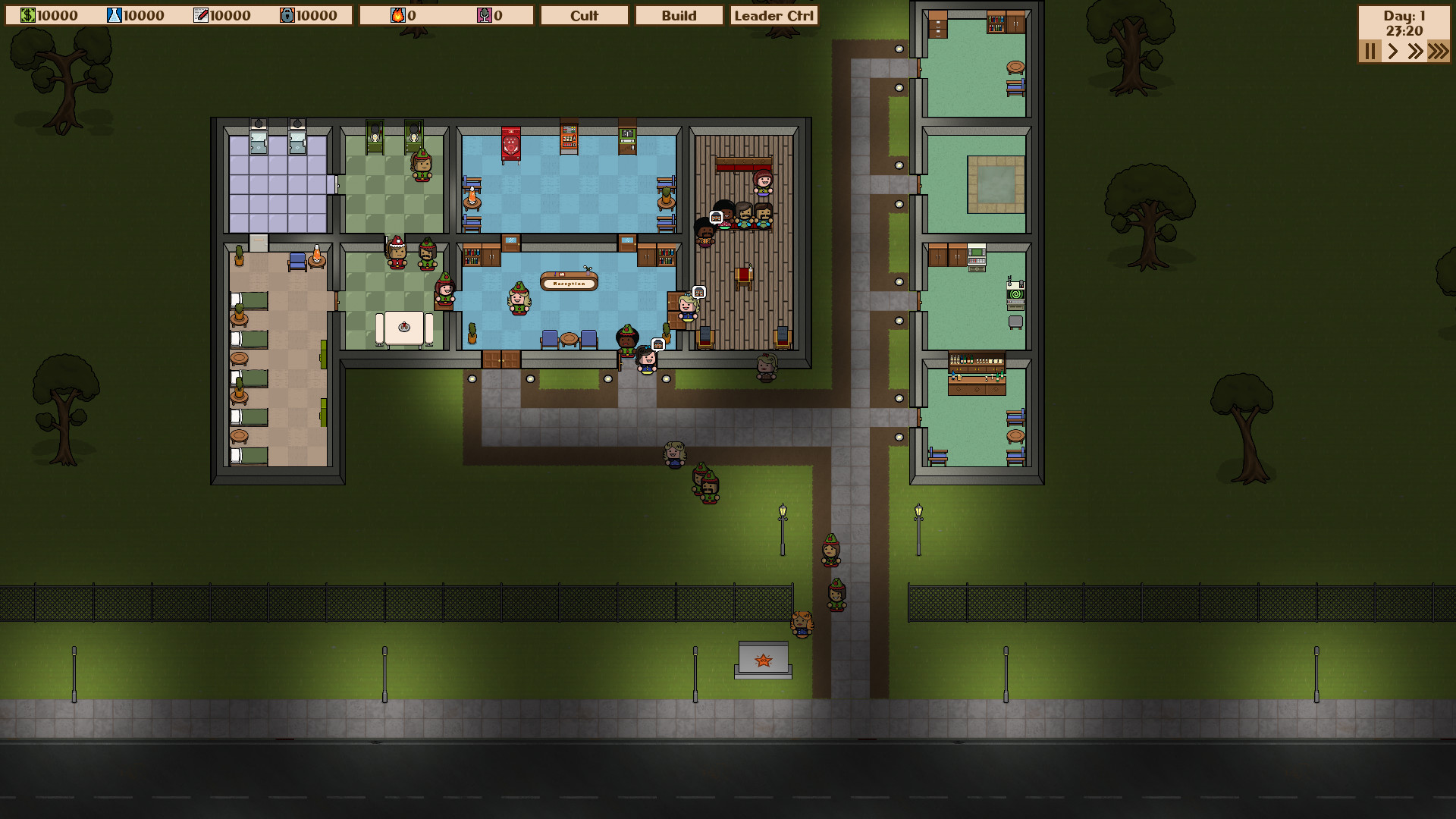
Task: Select the blonde follower walking on the path
Action: (673, 455)
